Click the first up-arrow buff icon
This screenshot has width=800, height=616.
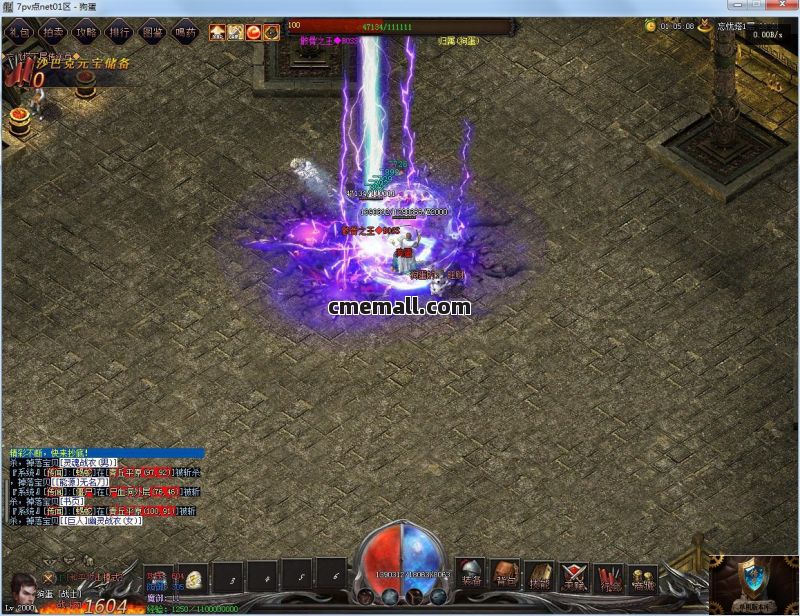tap(217, 32)
